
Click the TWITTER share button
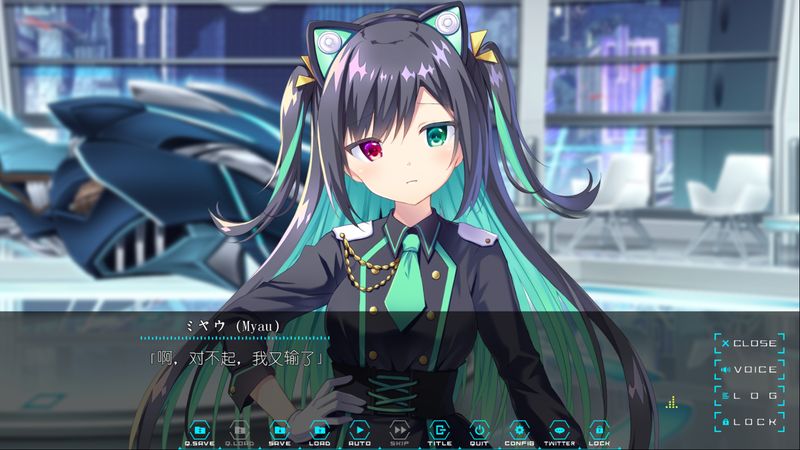pyautogui.click(x=559, y=430)
